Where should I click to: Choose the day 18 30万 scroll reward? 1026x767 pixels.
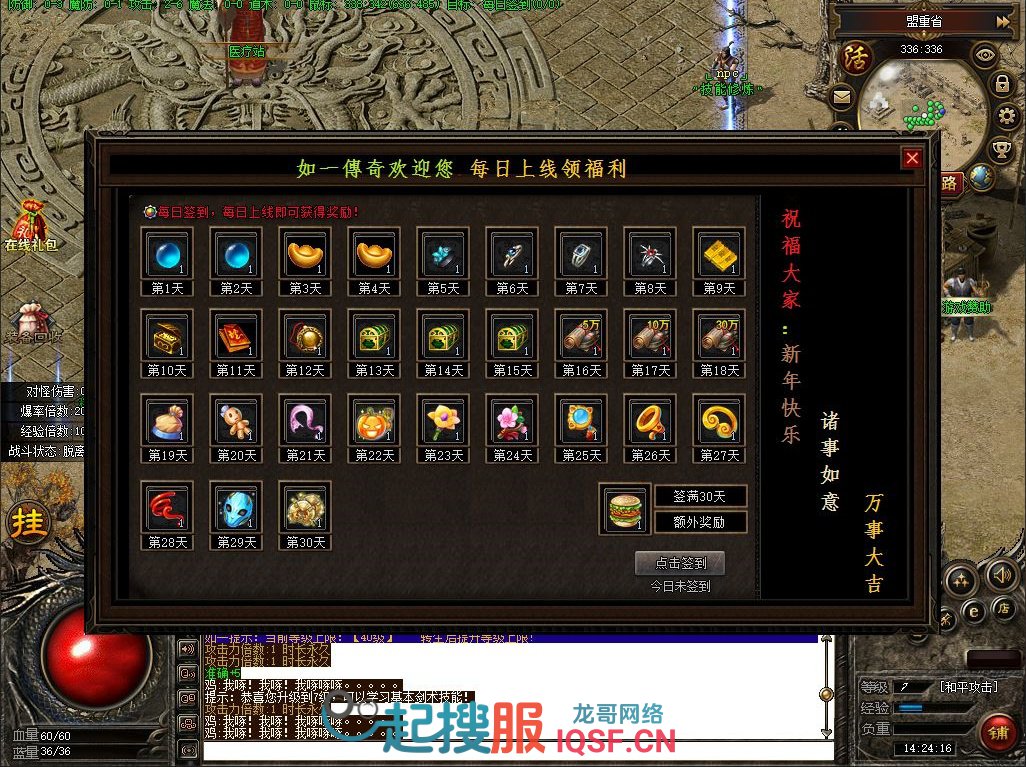click(x=718, y=336)
